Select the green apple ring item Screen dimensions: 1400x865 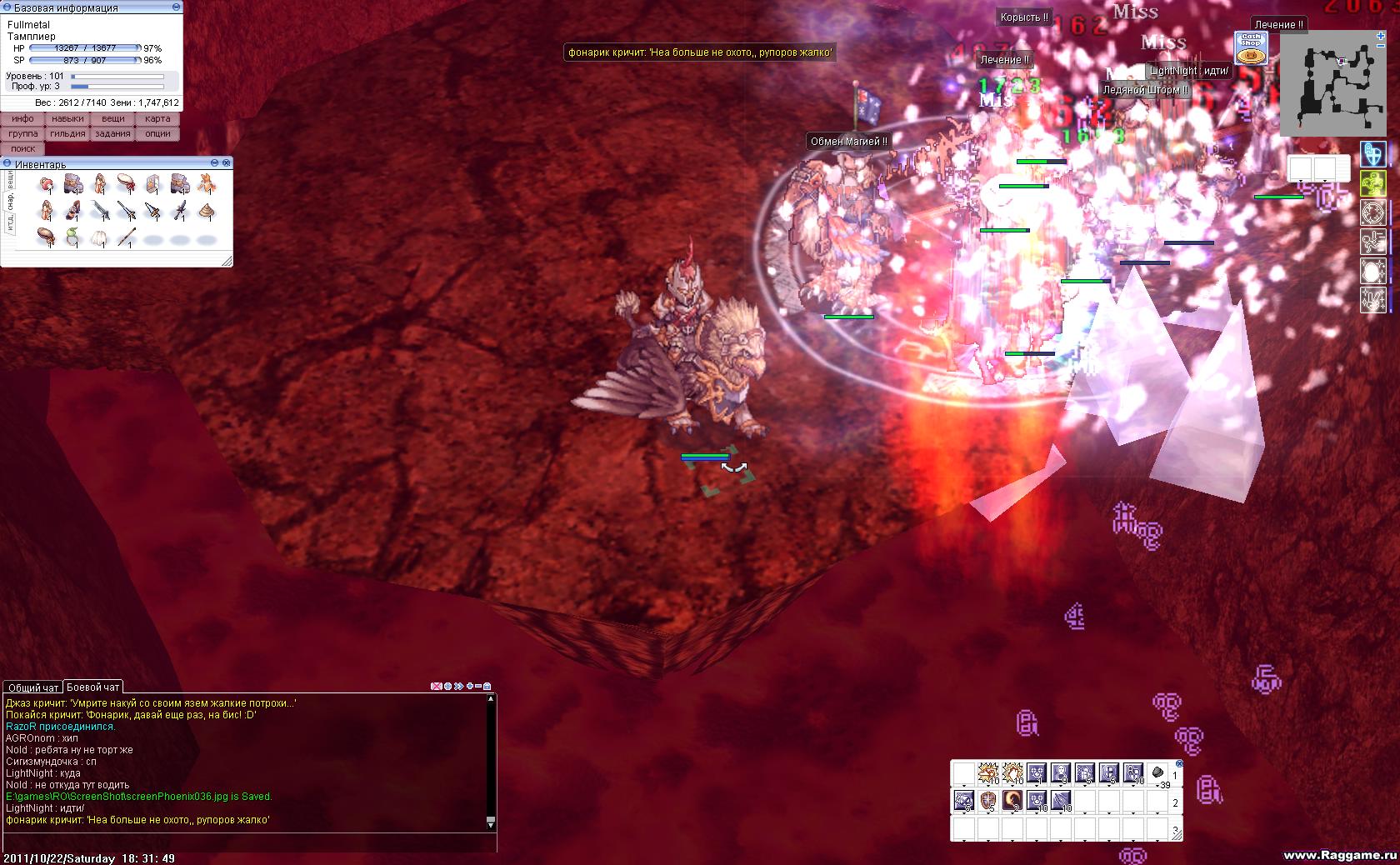(72, 237)
